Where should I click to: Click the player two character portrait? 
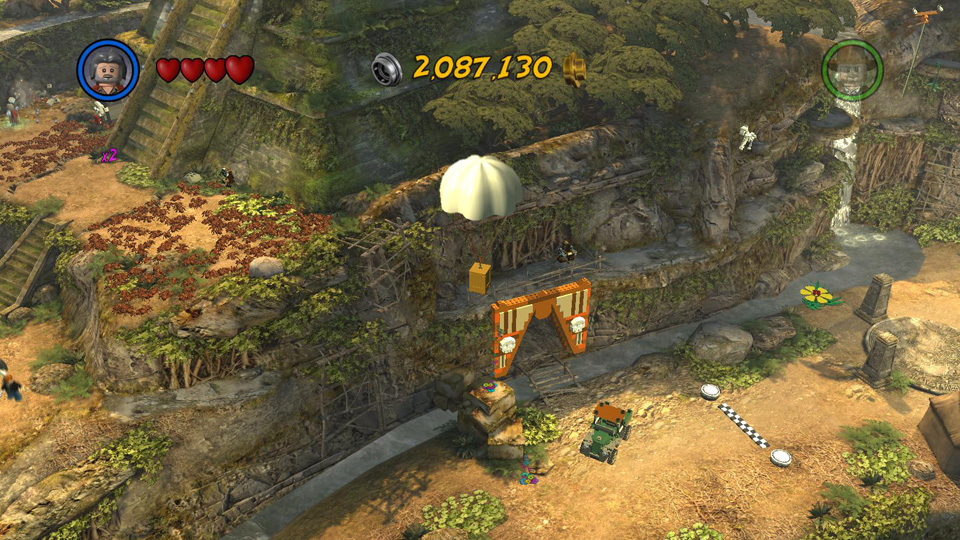pos(852,70)
